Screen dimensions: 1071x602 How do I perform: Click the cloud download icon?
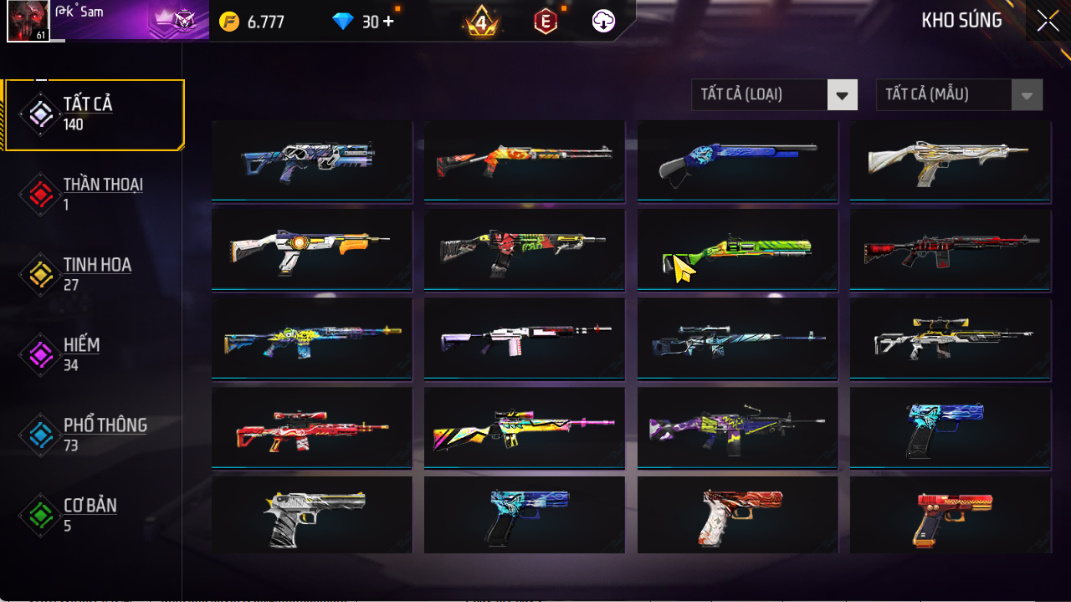pos(603,21)
